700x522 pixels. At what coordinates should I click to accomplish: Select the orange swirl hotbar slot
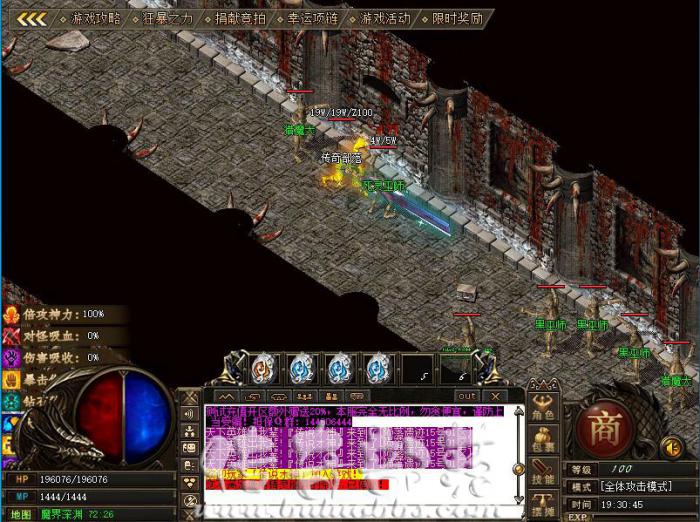pyautogui.click(x=262, y=368)
